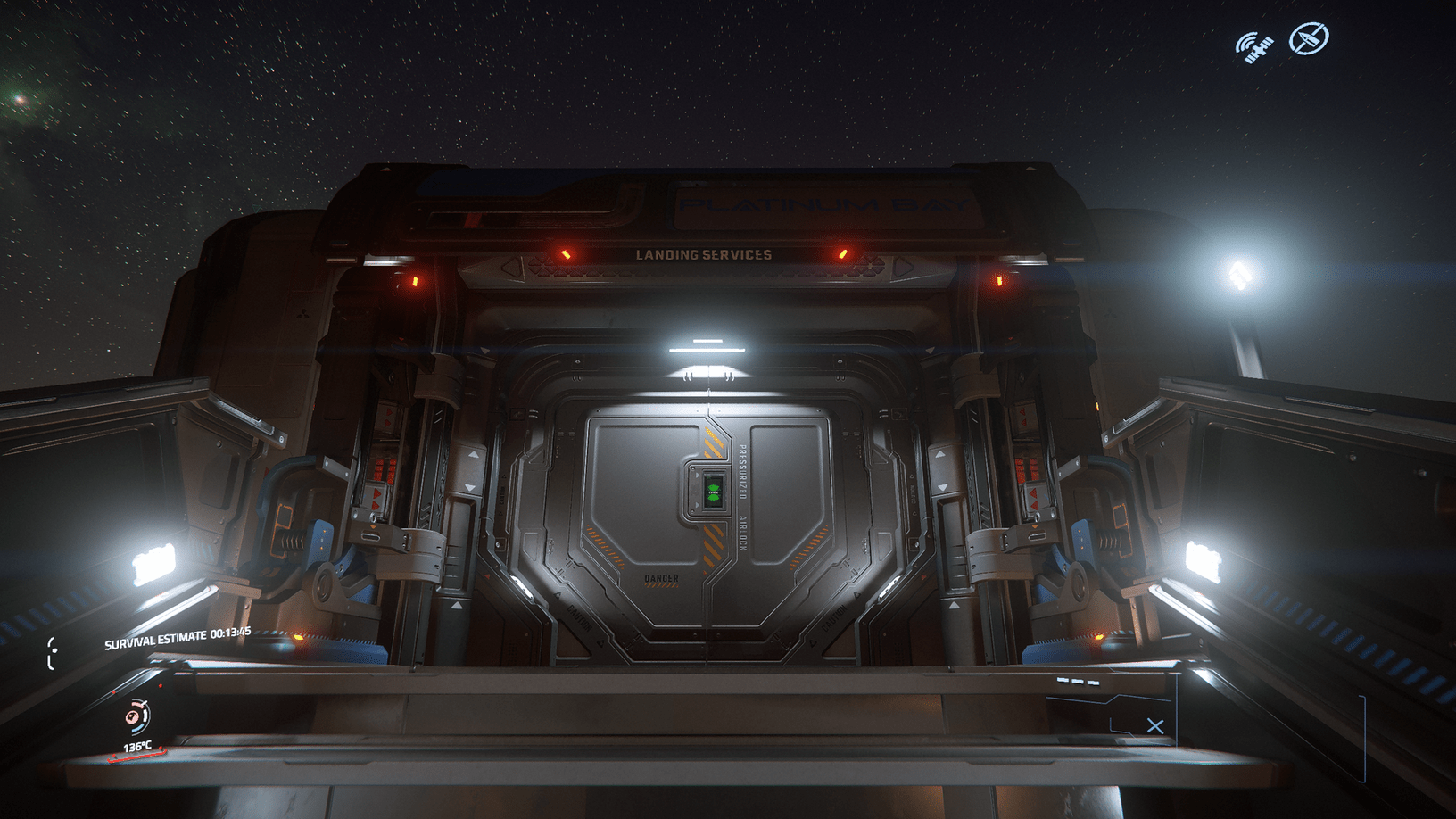Click the three dash indicators on the right console
This screenshot has height=819, width=1456.
click(x=1078, y=682)
